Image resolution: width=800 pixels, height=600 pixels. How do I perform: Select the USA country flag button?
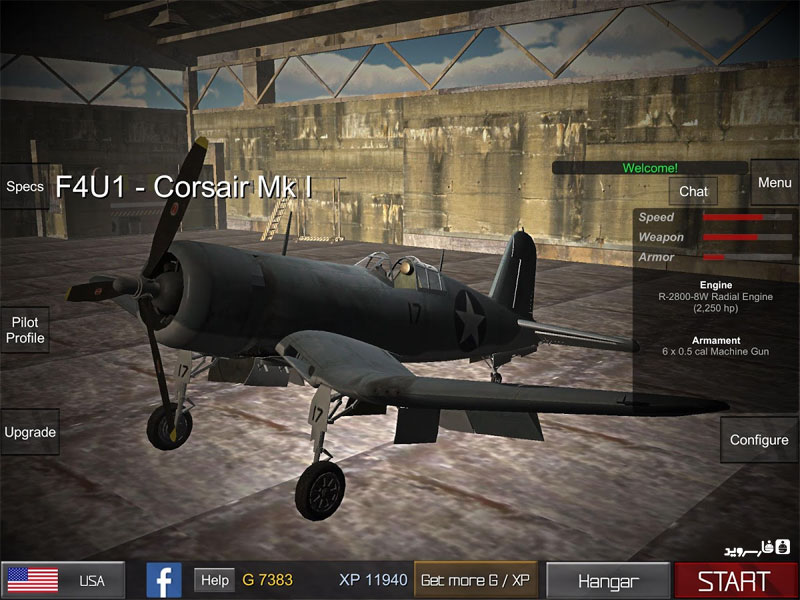point(63,580)
